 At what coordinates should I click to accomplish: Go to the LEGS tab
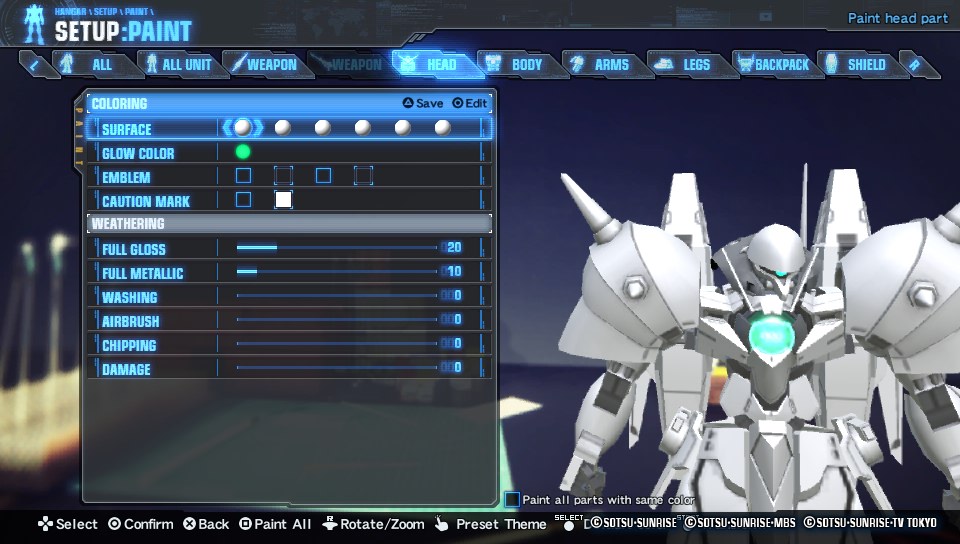click(x=686, y=64)
